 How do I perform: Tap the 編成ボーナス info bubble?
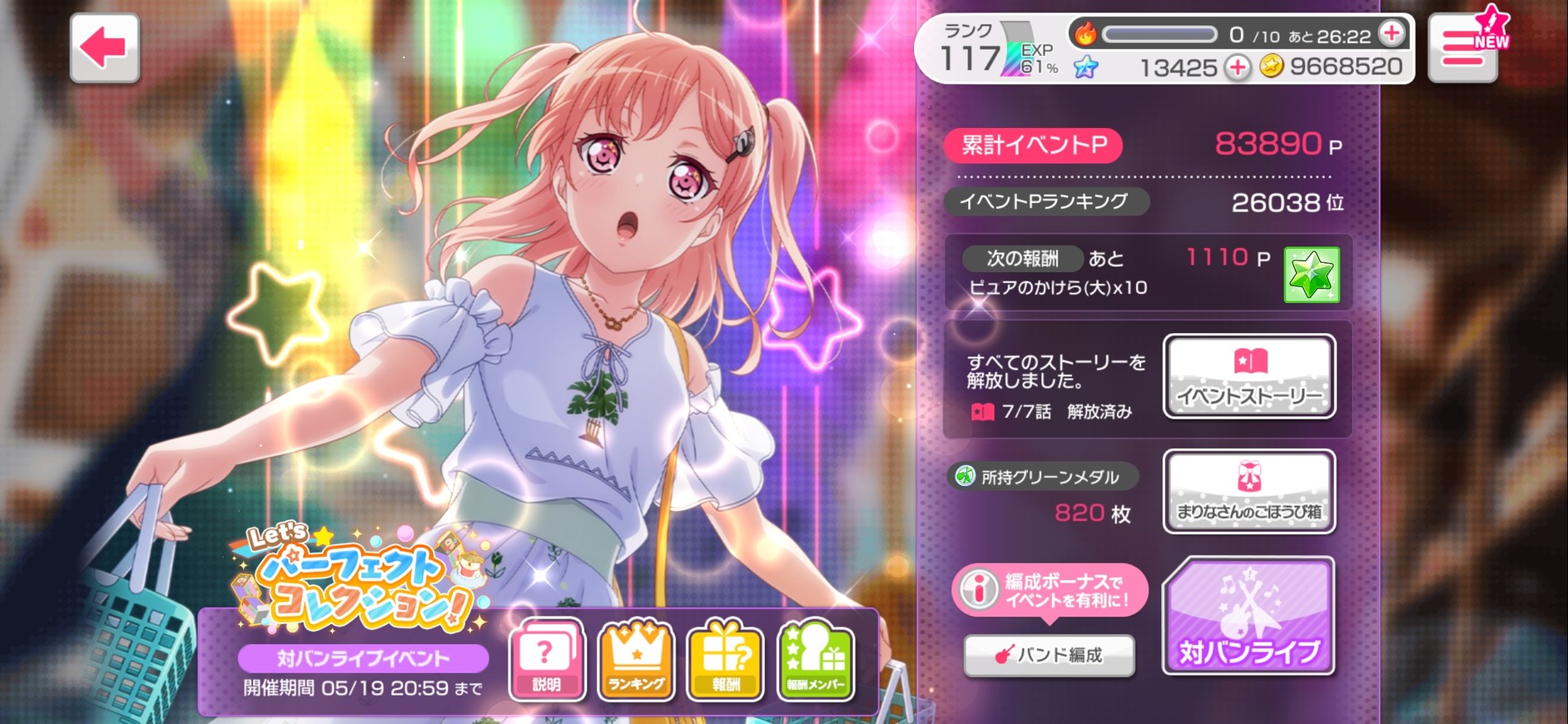1049,590
